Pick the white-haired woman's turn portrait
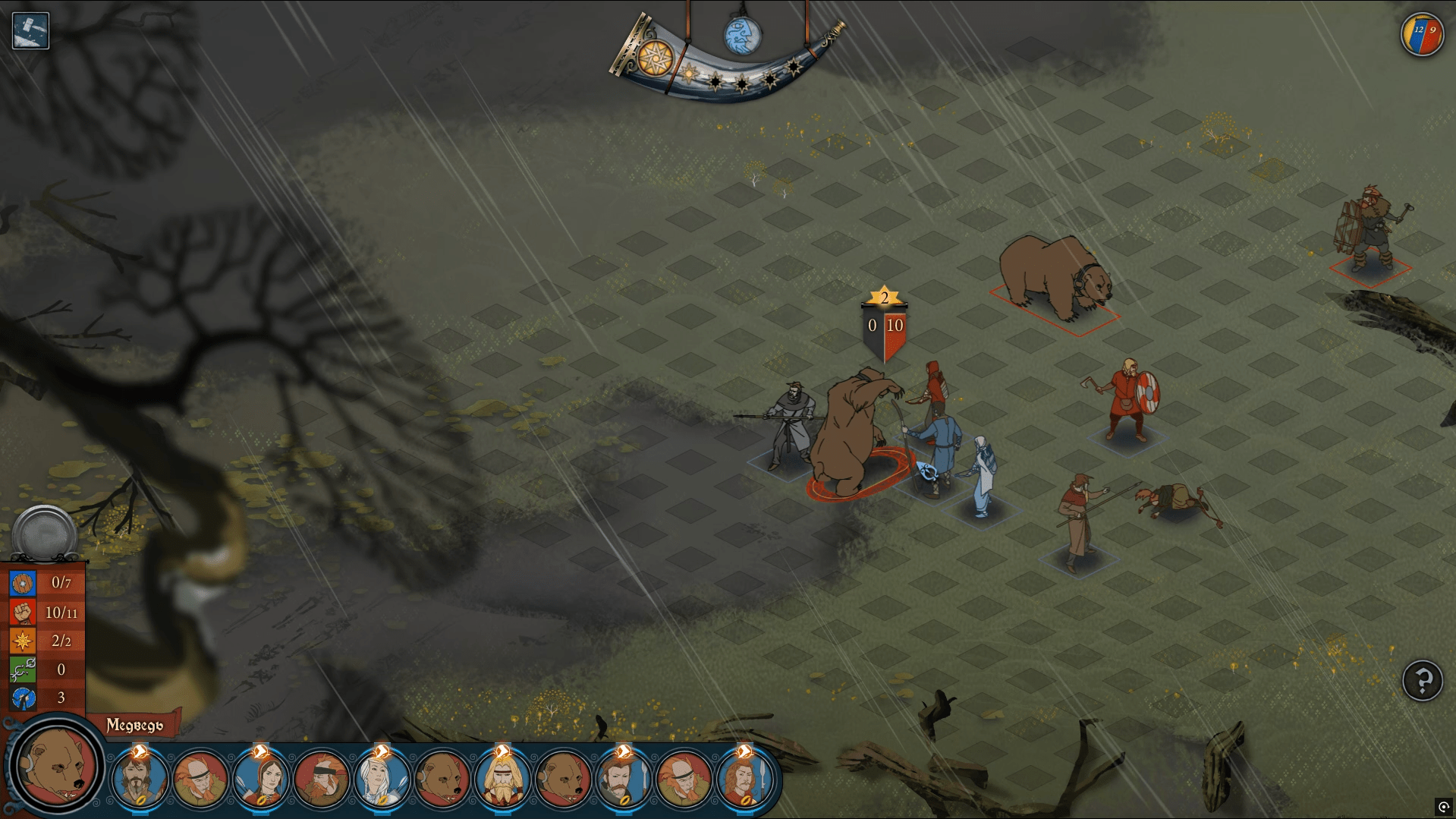This screenshot has height=819, width=1456. [x=382, y=779]
